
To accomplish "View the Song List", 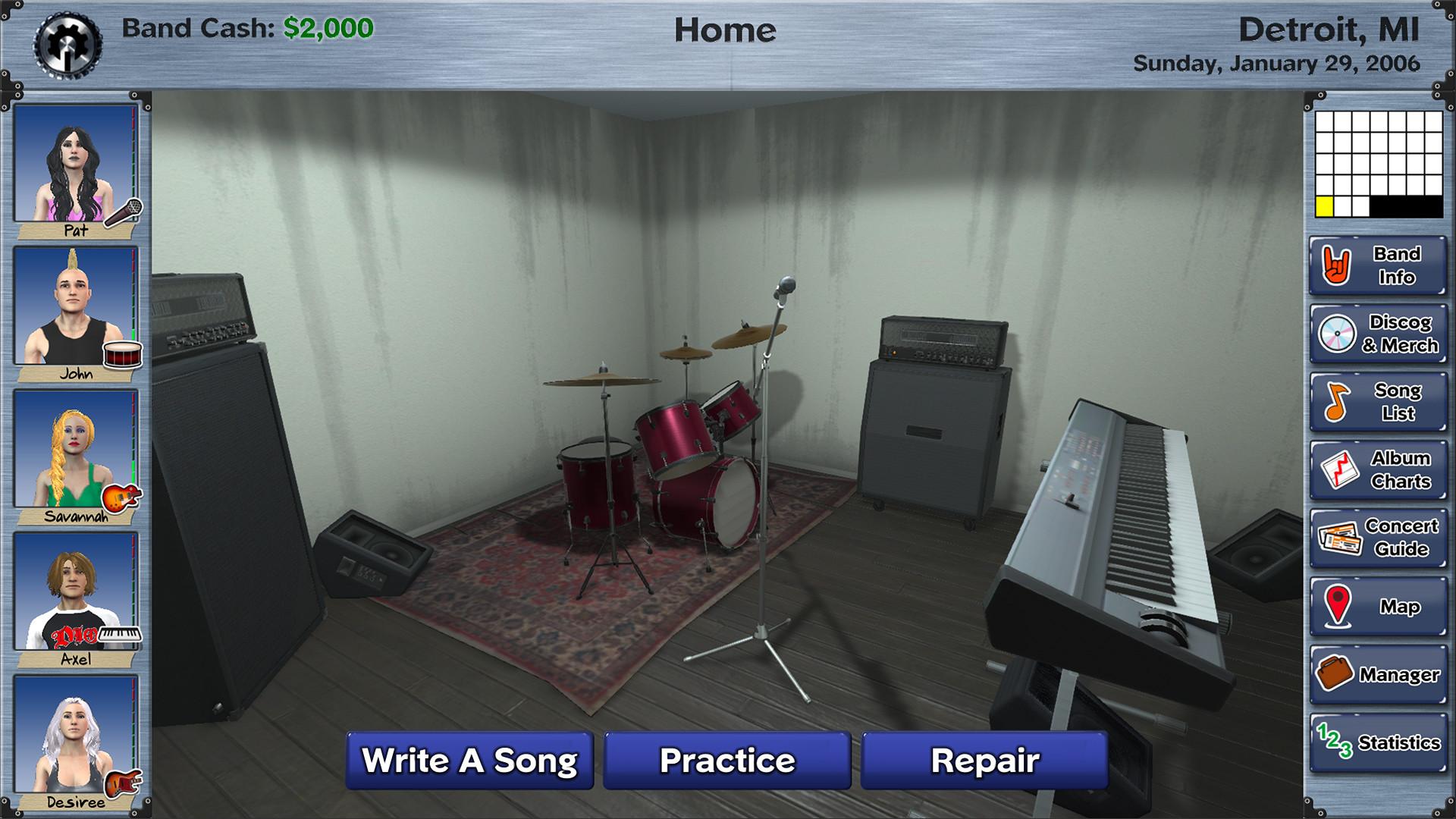I will coord(1376,402).
